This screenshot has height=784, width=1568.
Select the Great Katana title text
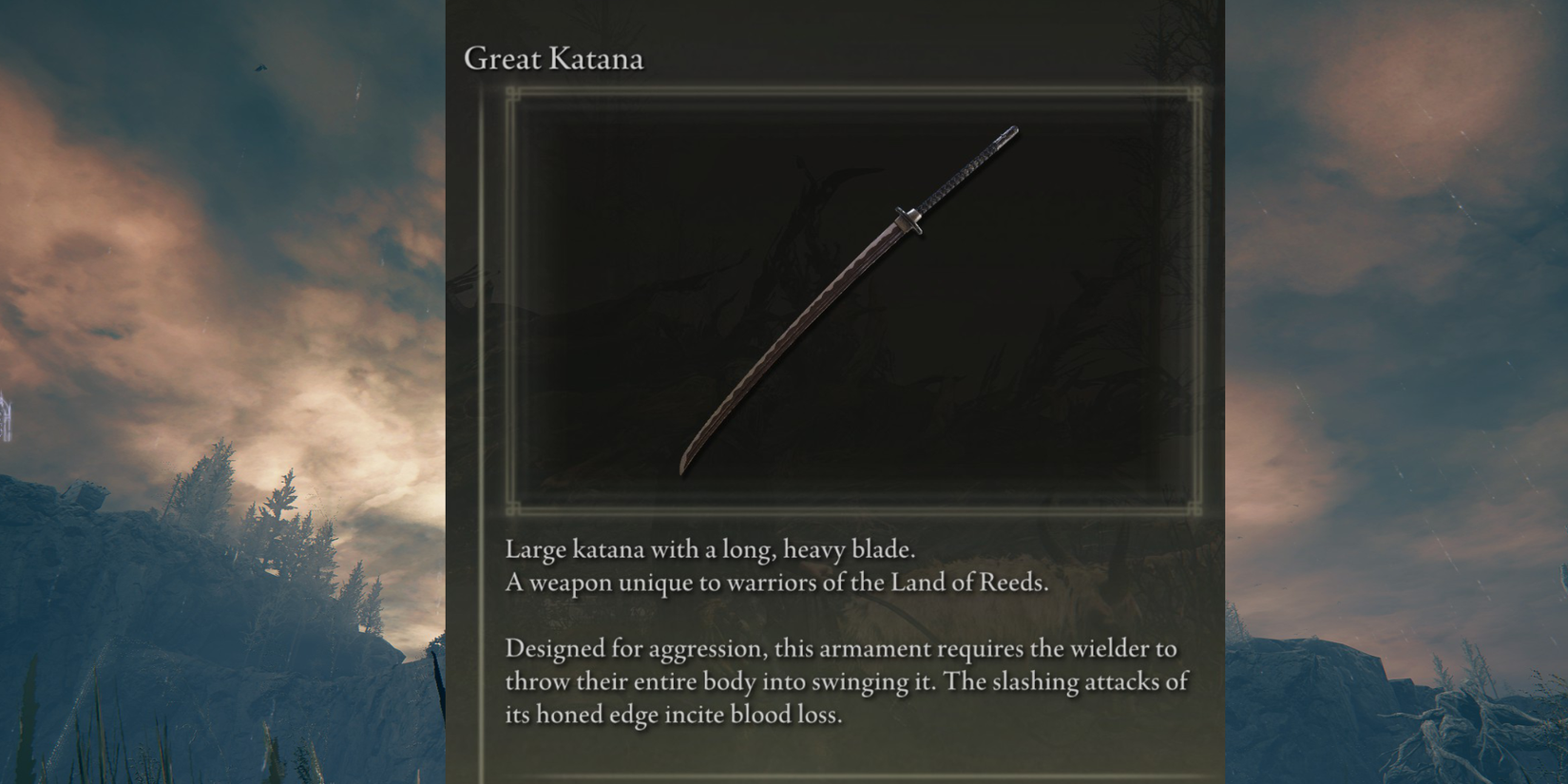click(554, 59)
